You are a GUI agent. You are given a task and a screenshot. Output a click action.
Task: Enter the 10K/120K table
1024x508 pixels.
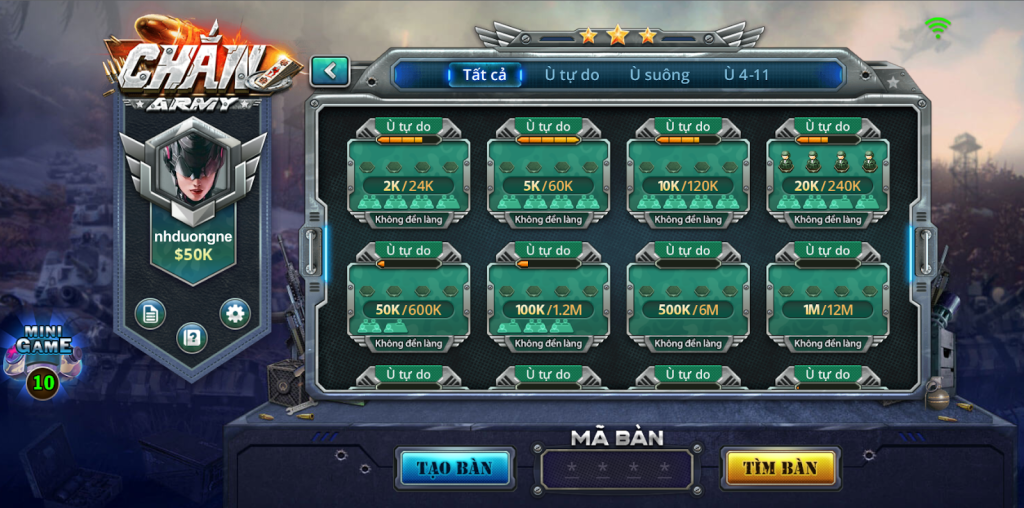(688, 176)
